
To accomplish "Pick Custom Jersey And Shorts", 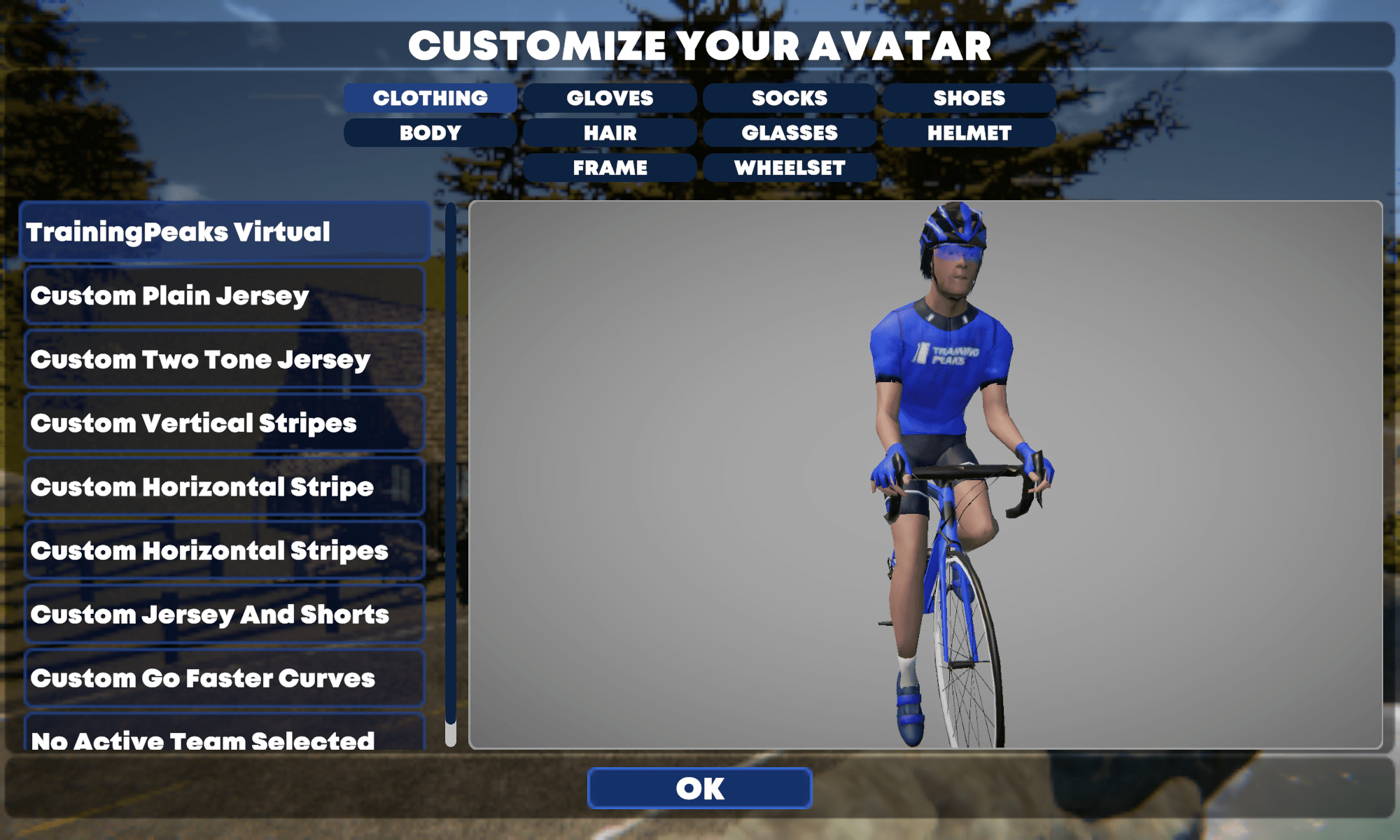I will [224, 614].
